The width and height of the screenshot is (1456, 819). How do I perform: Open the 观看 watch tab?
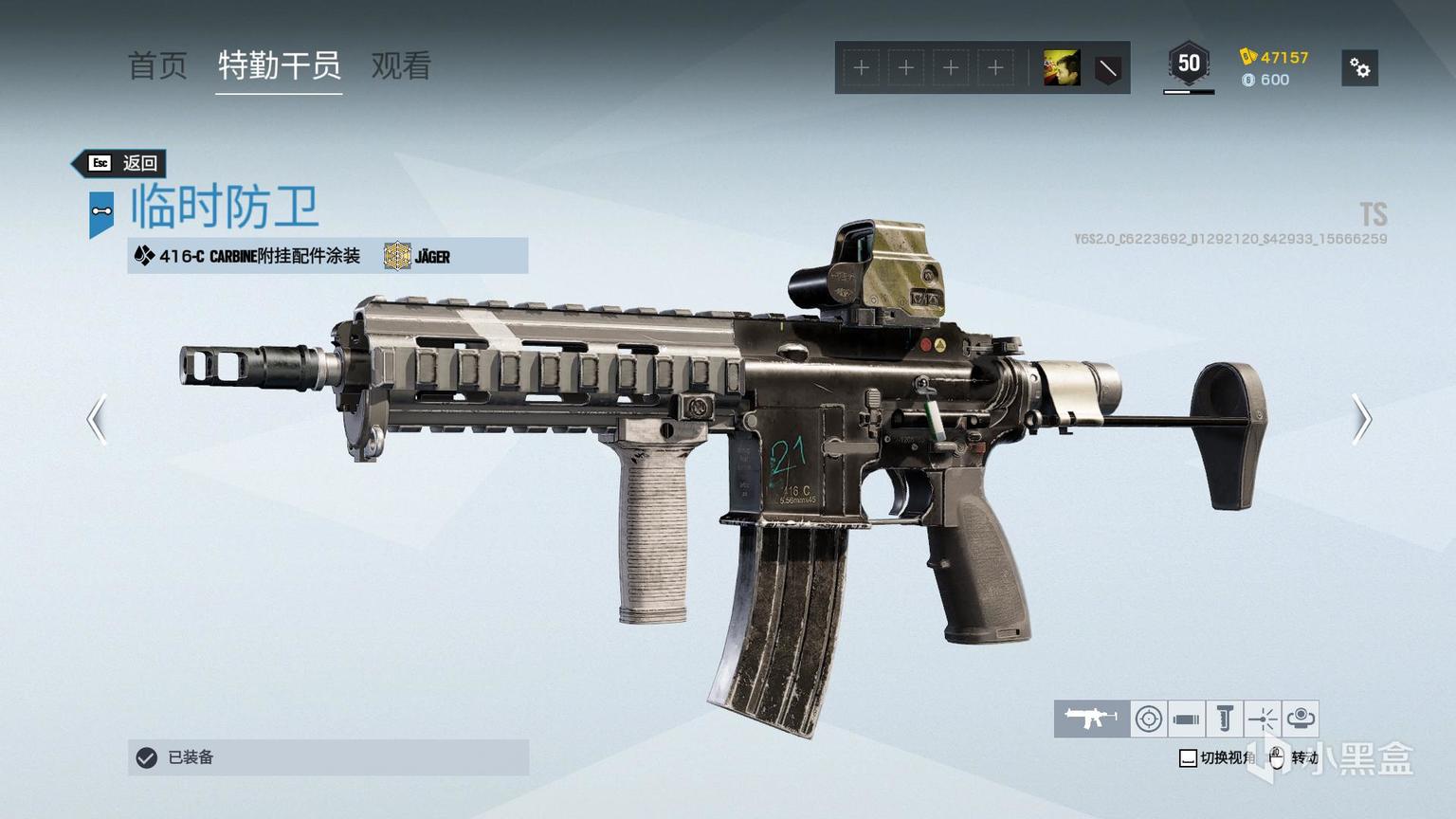click(x=401, y=65)
